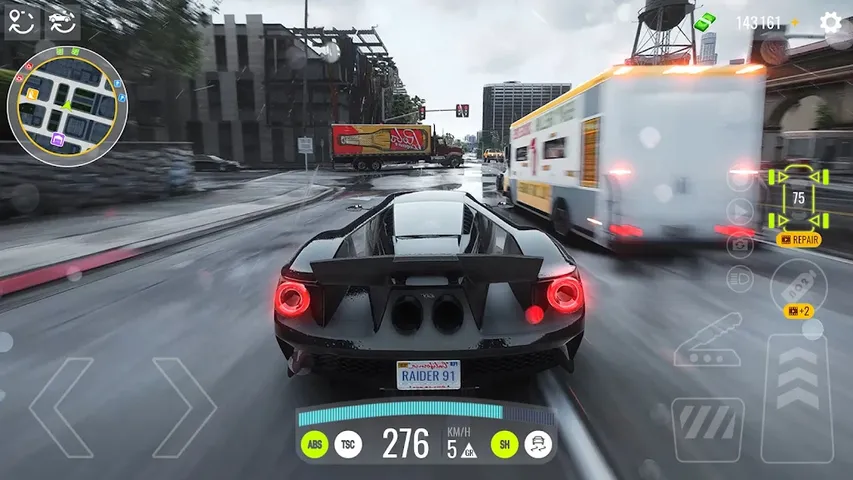Image resolution: width=853 pixels, height=480 pixels.
Task: Tap the reset car button
Action: (63, 22)
